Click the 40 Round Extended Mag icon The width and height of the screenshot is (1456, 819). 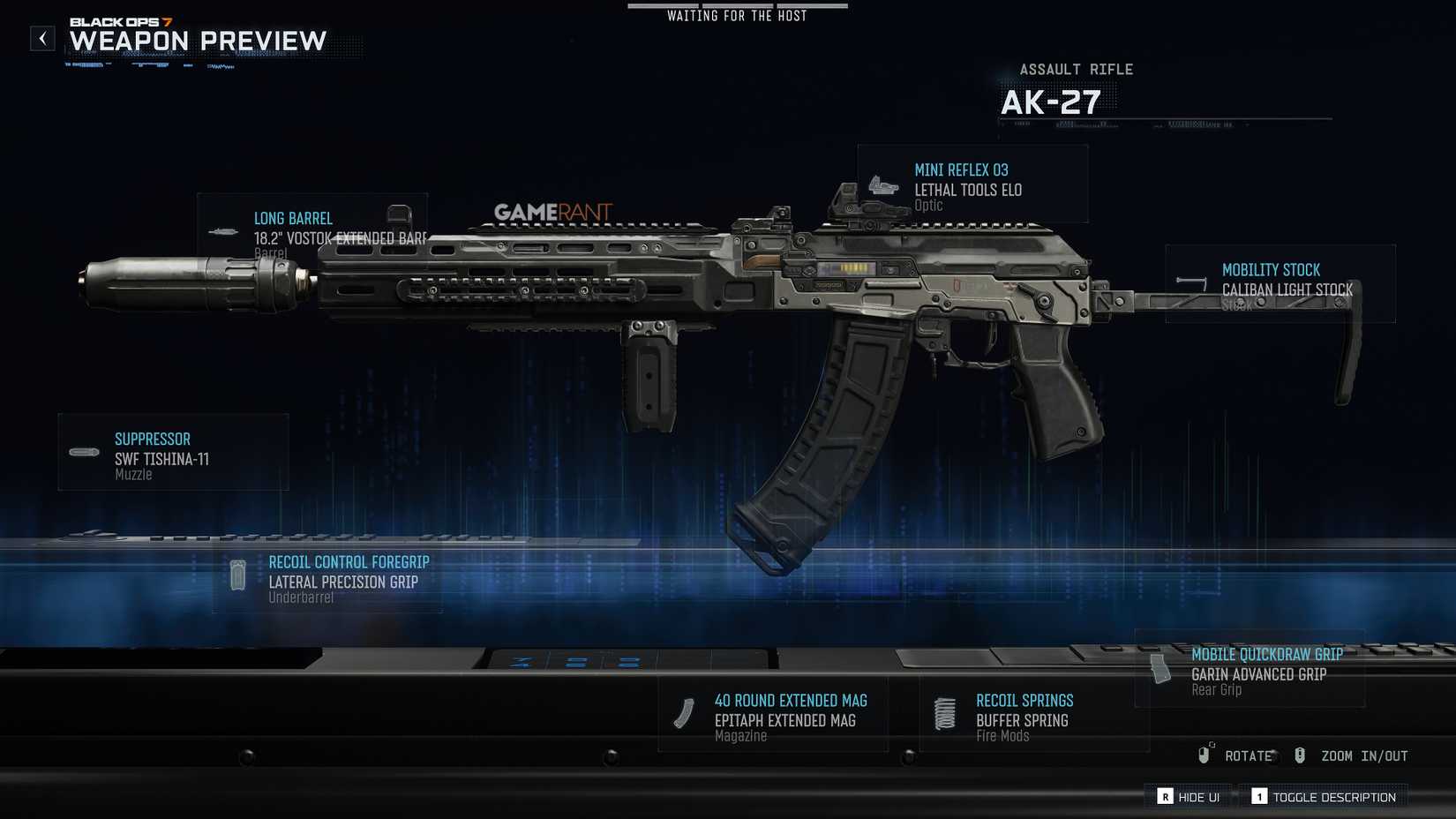[686, 713]
